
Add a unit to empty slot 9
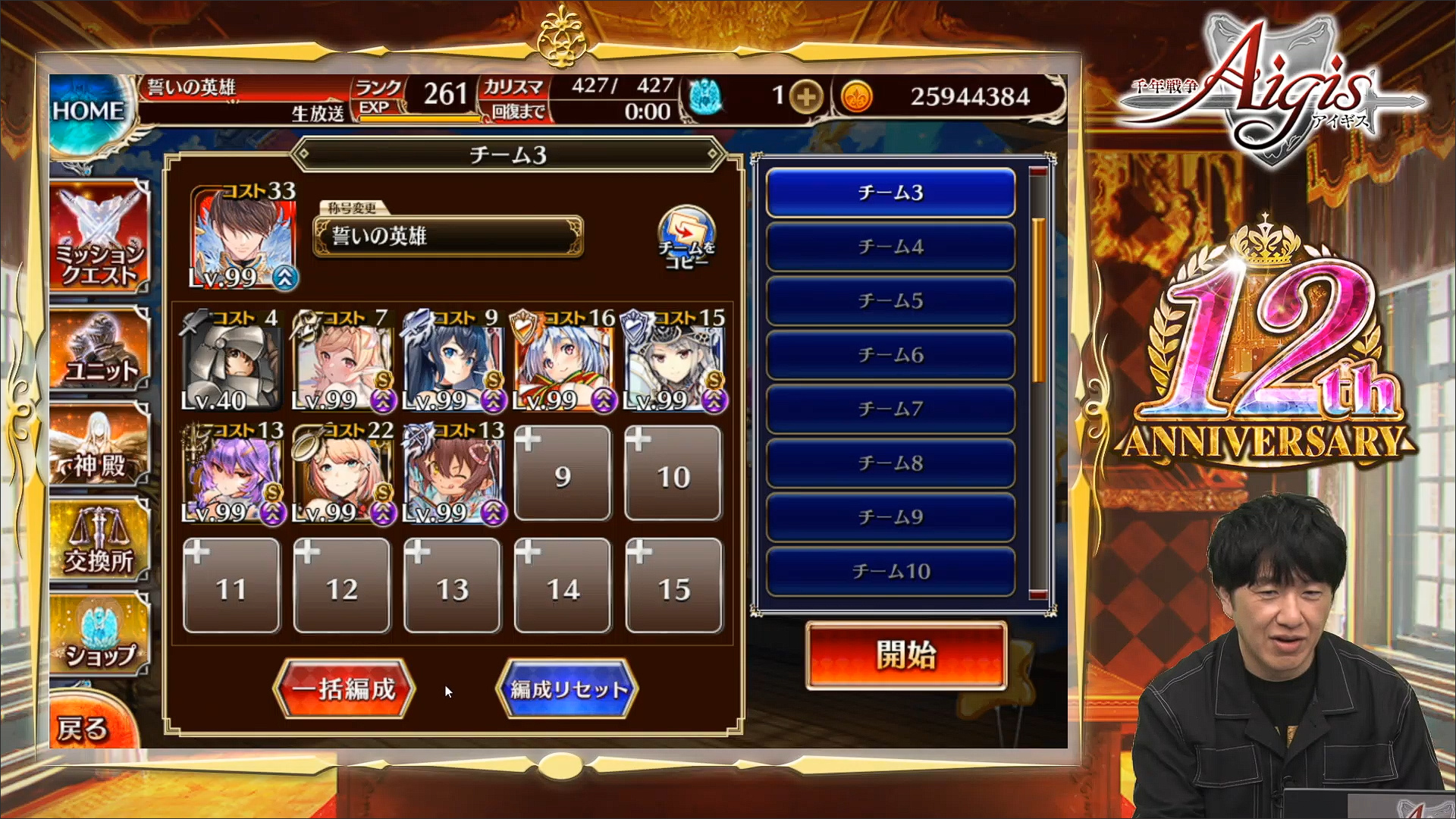(563, 474)
